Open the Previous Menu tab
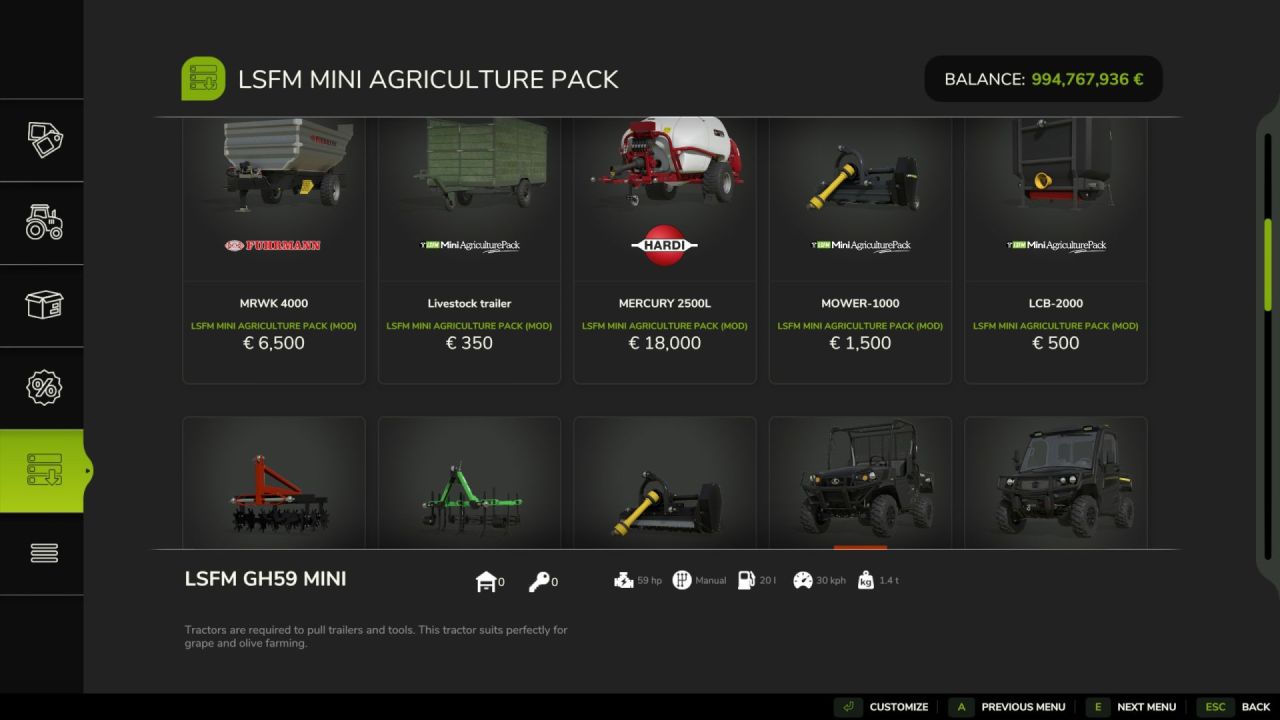Image resolution: width=1280 pixels, height=720 pixels. tap(1022, 706)
